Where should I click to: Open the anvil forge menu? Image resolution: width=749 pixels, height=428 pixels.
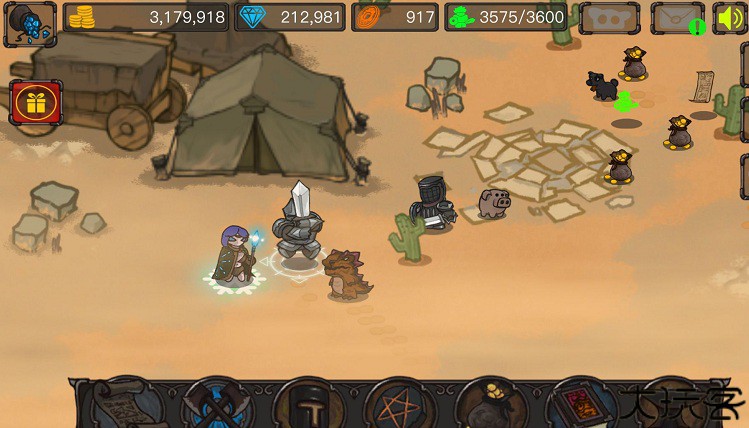[309, 406]
